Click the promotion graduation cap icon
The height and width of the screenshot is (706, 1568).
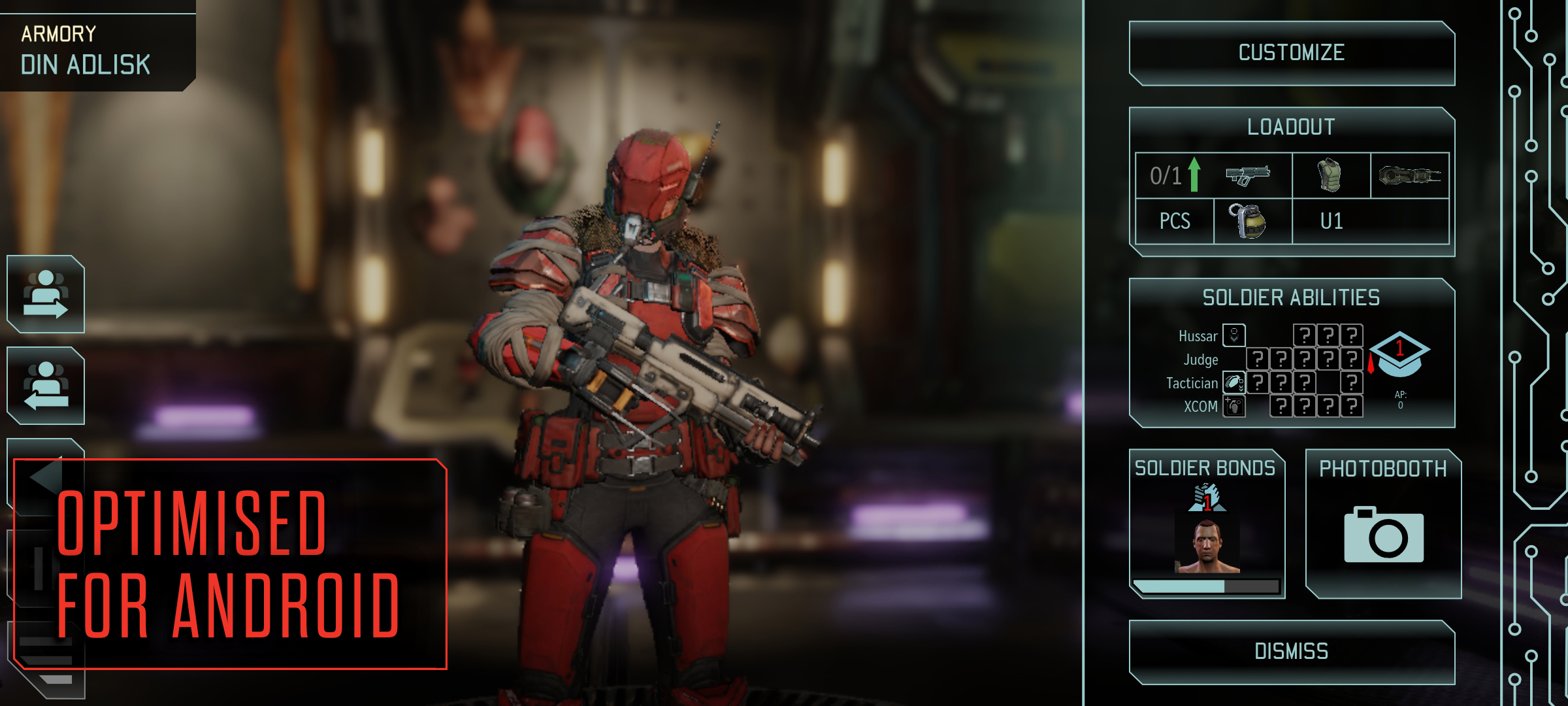pos(1399,354)
